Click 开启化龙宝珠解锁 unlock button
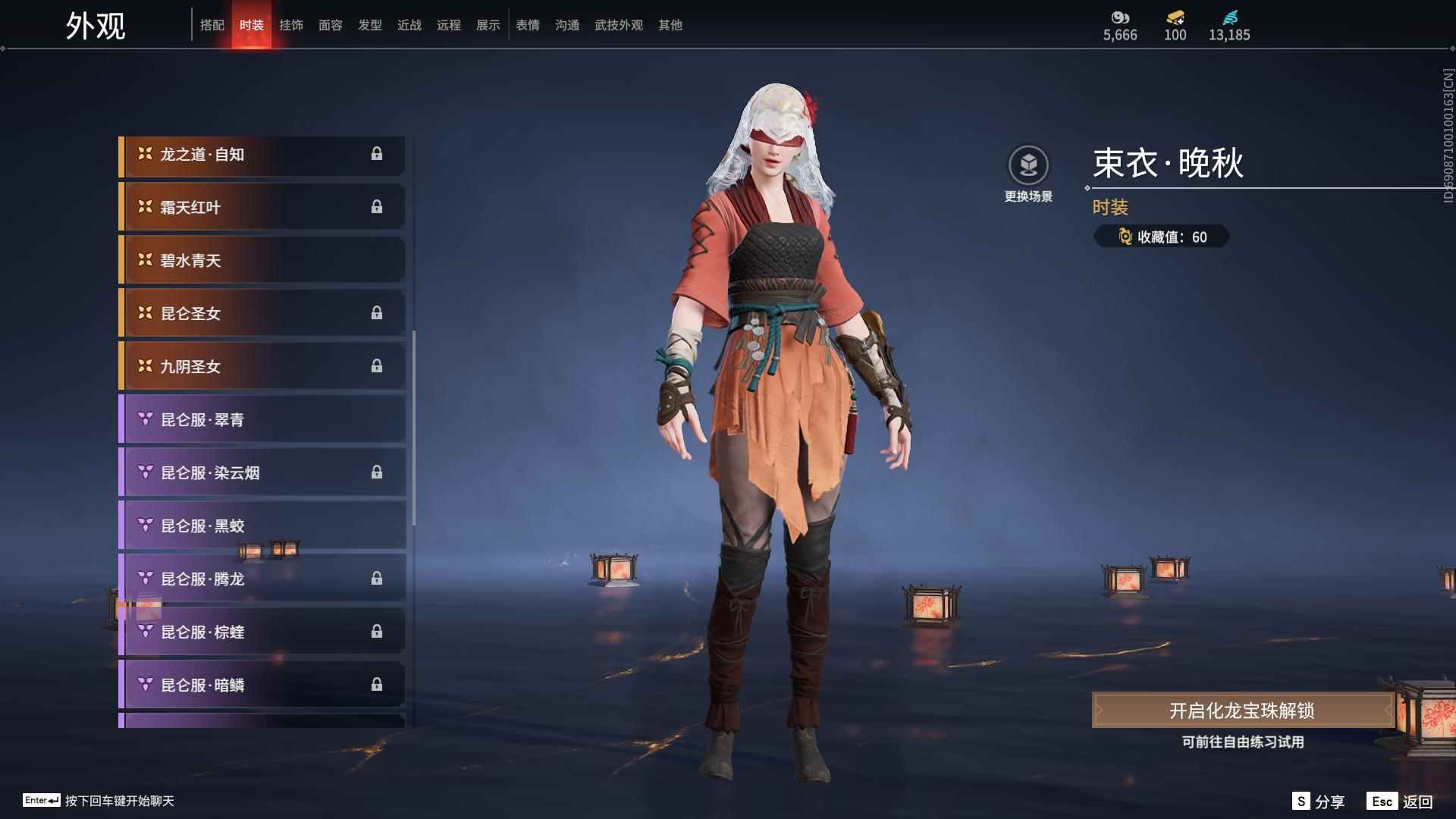Screen dimensions: 1456x819 [1242, 711]
